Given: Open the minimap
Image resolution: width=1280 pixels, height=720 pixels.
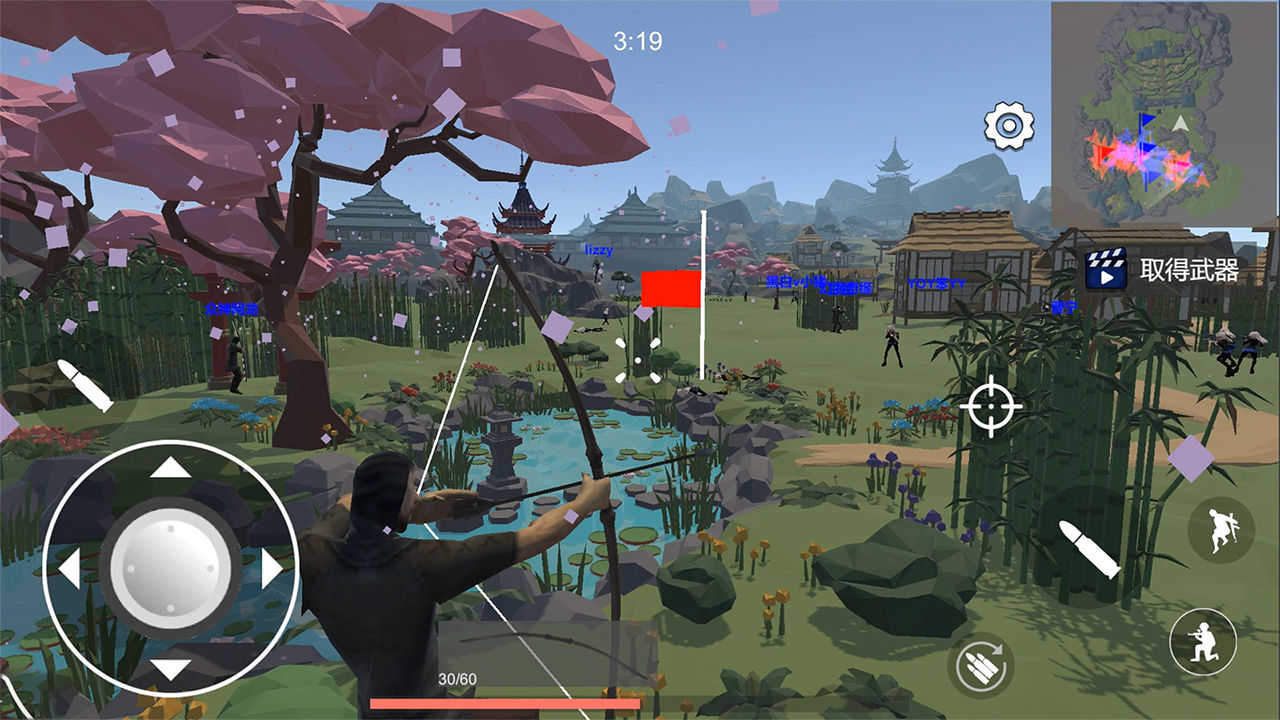Looking at the screenshot, I should click(1164, 113).
